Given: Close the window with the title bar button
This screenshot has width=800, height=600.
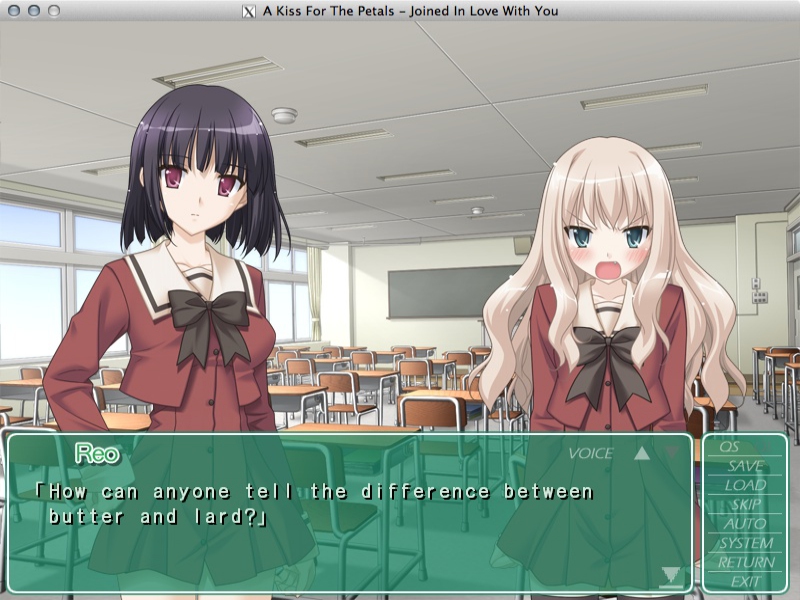Looking at the screenshot, I should pyautogui.click(x=14, y=11).
